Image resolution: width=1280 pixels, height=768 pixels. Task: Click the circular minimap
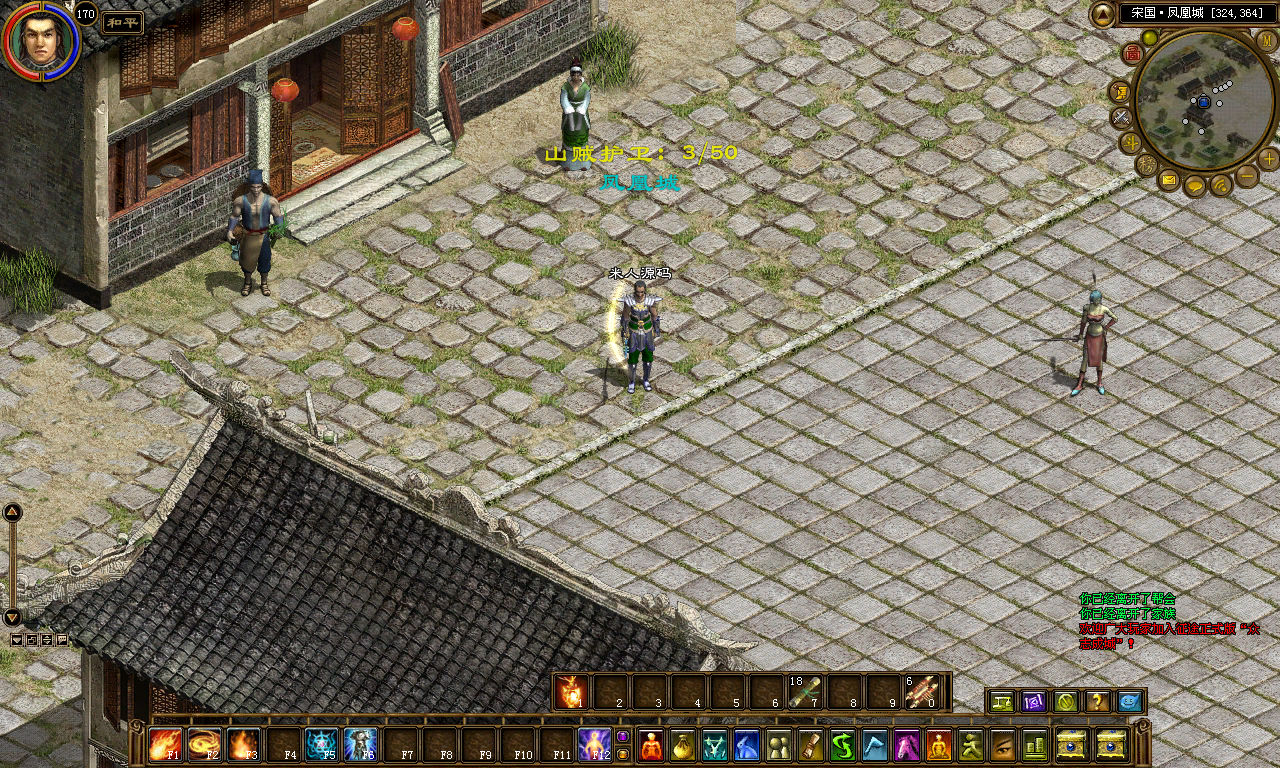coord(1204,100)
